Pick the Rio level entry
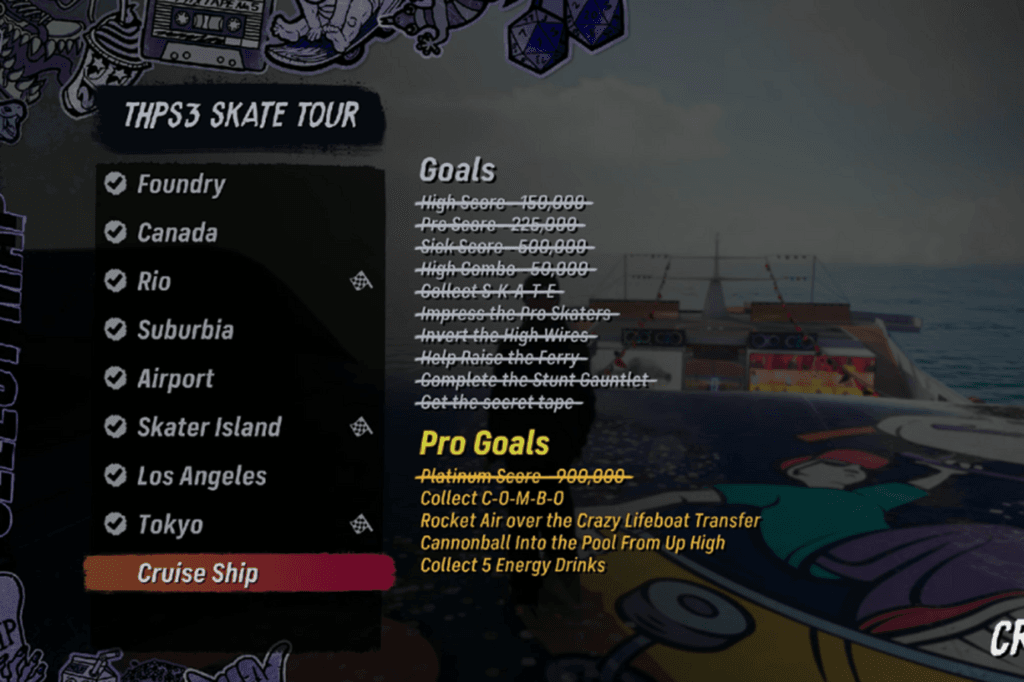The width and height of the screenshot is (1024, 682). tap(154, 282)
